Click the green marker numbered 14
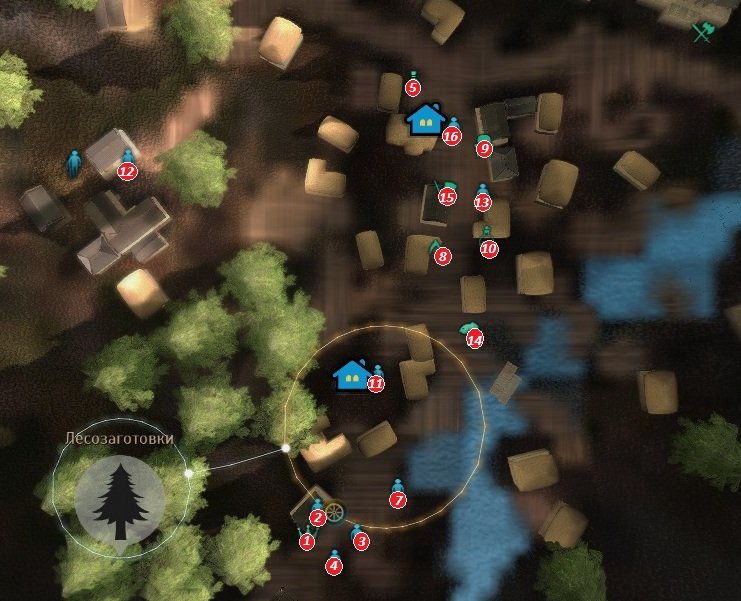This screenshot has width=741, height=601. click(474, 339)
